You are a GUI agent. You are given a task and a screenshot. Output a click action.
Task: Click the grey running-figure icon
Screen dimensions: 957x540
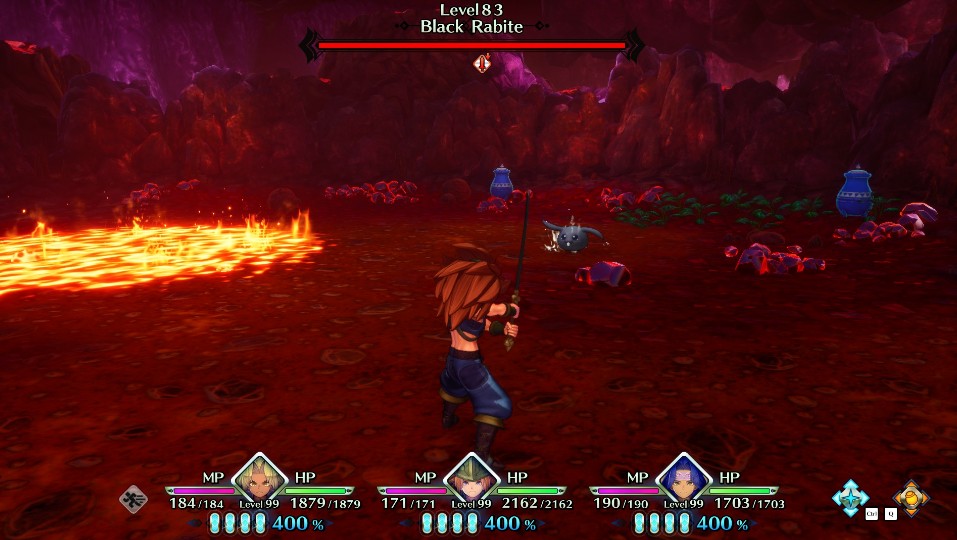134,498
